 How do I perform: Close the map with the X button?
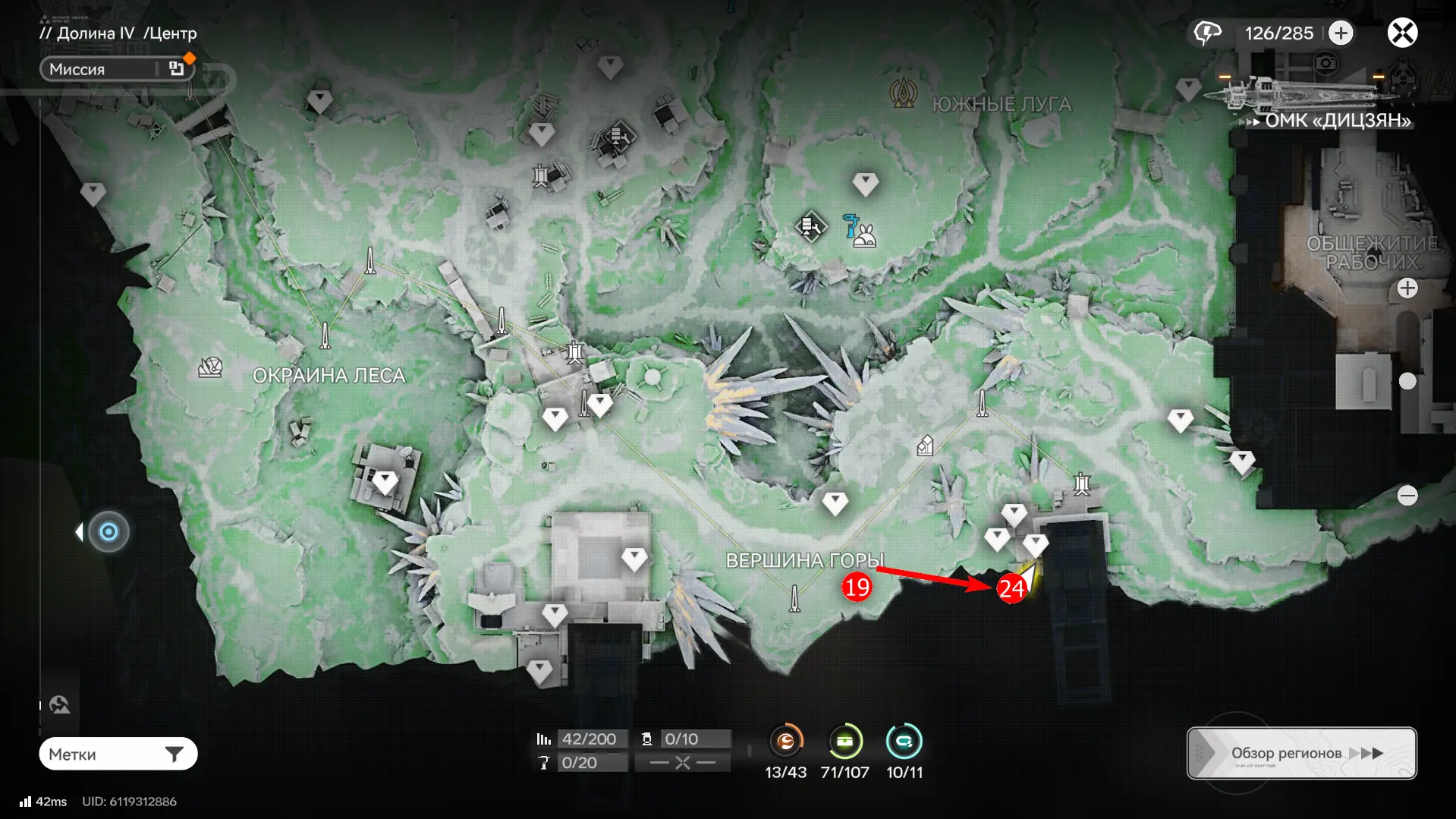(1402, 33)
